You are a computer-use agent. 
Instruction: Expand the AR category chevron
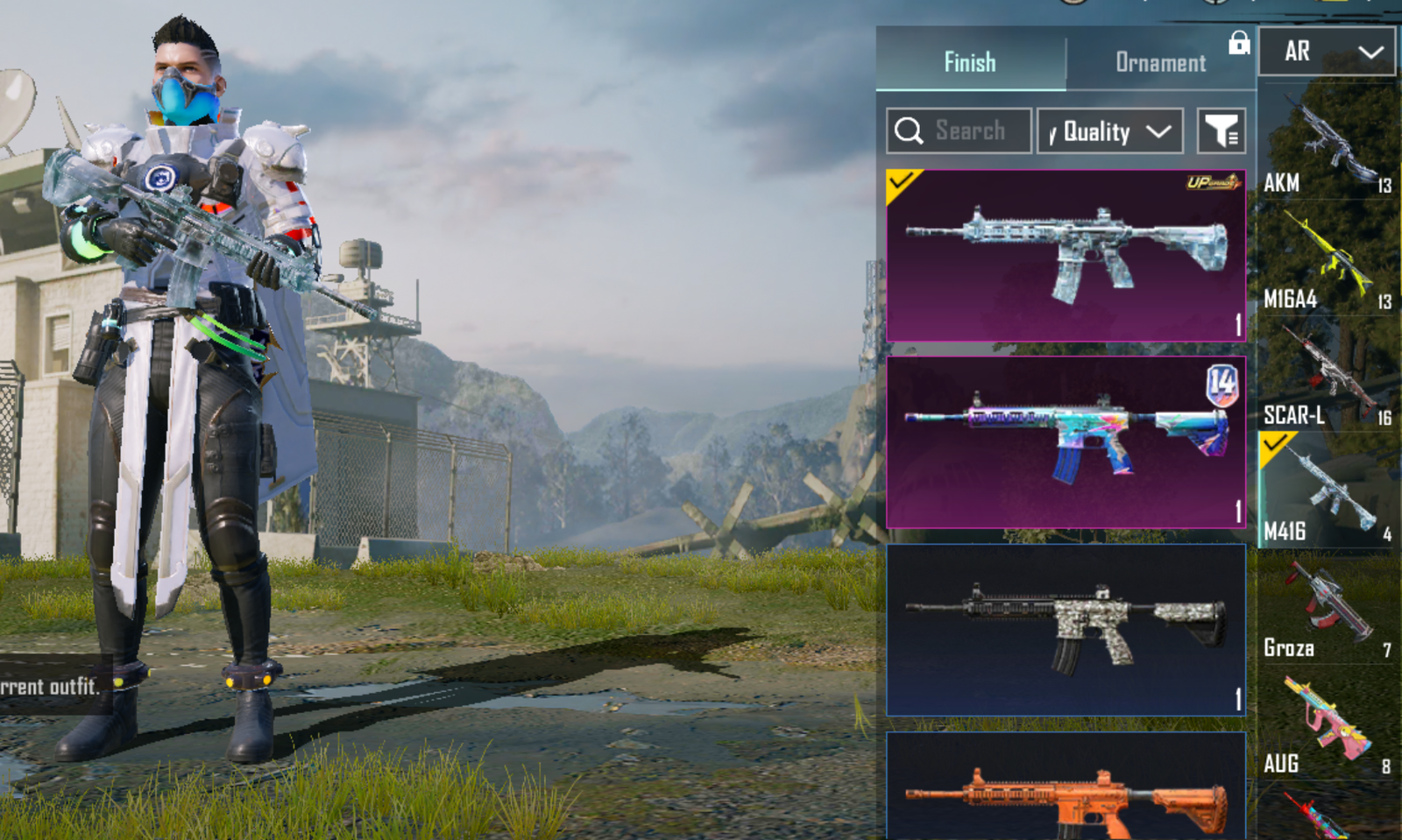1370,51
